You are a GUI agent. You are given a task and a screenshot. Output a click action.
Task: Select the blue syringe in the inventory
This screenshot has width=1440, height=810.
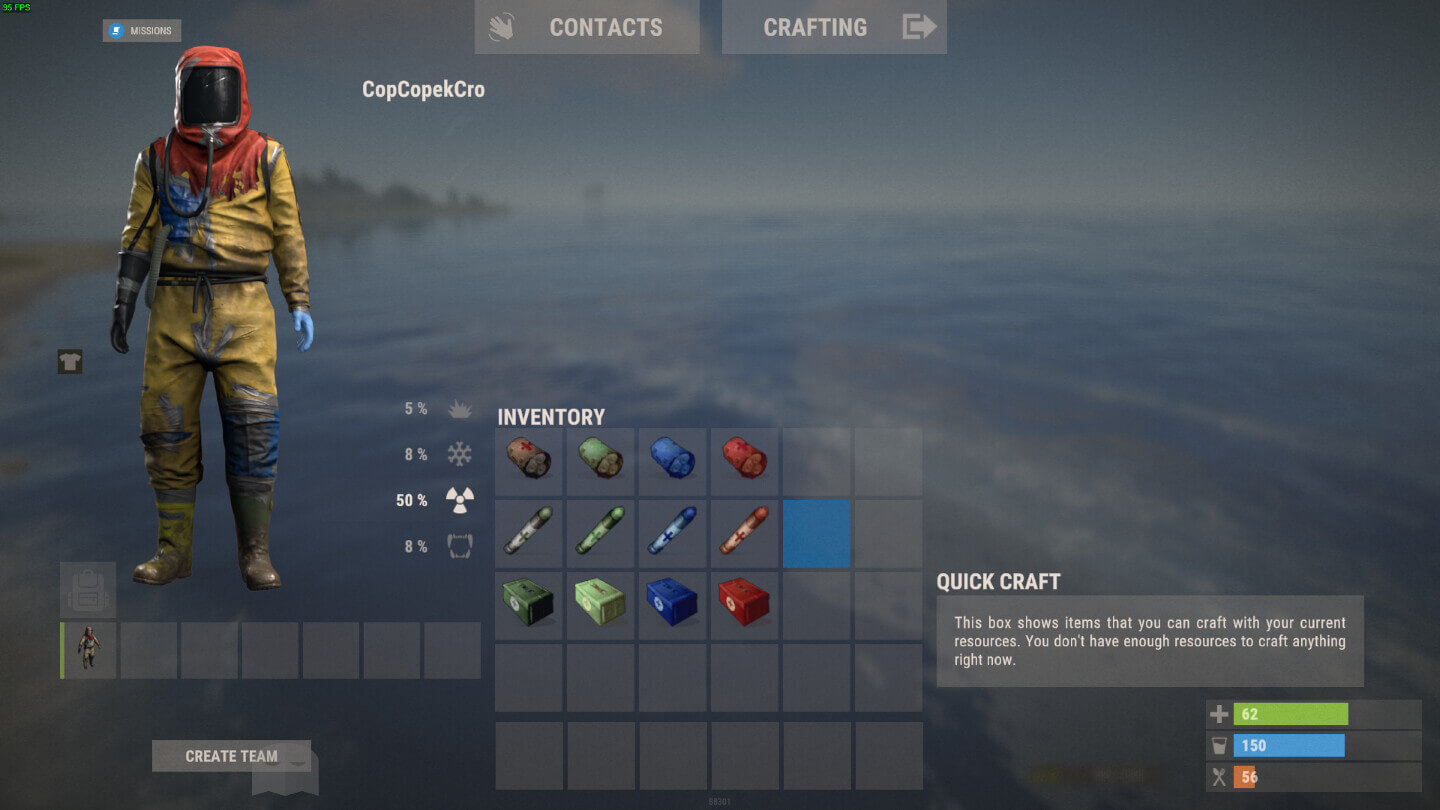click(672, 533)
